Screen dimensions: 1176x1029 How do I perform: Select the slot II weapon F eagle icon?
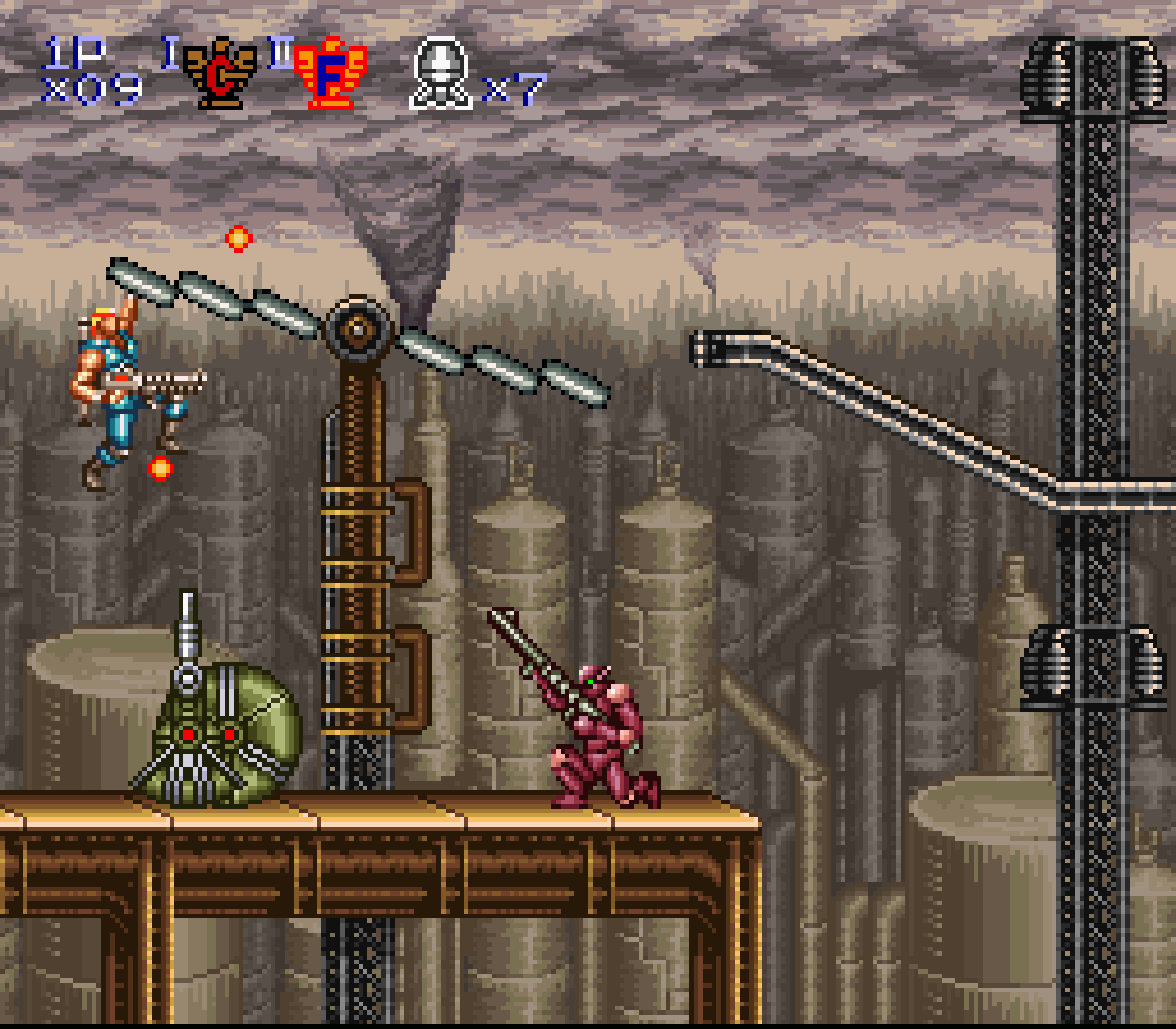pyautogui.click(x=330, y=74)
